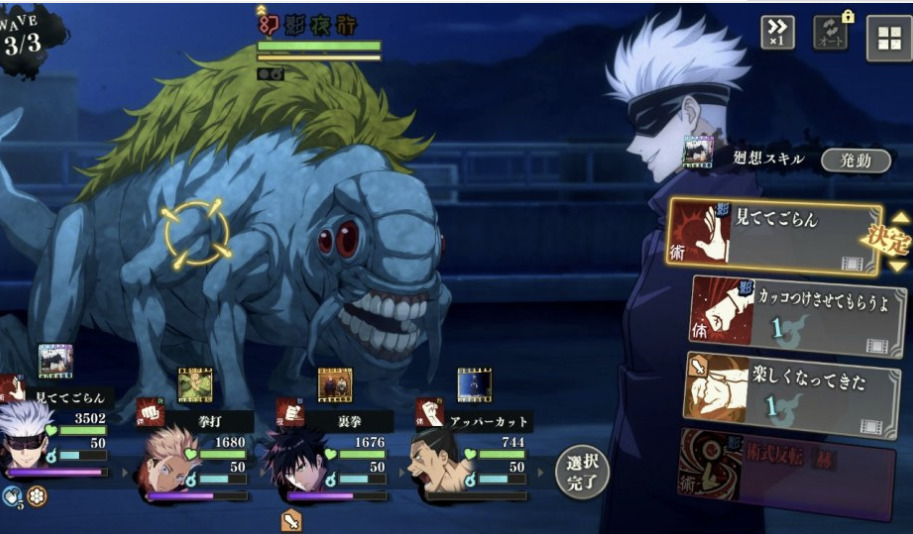Select the 見ててごらん skill card
Image resolution: width=913 pixels, height=534 pixels.
[777, 236]
